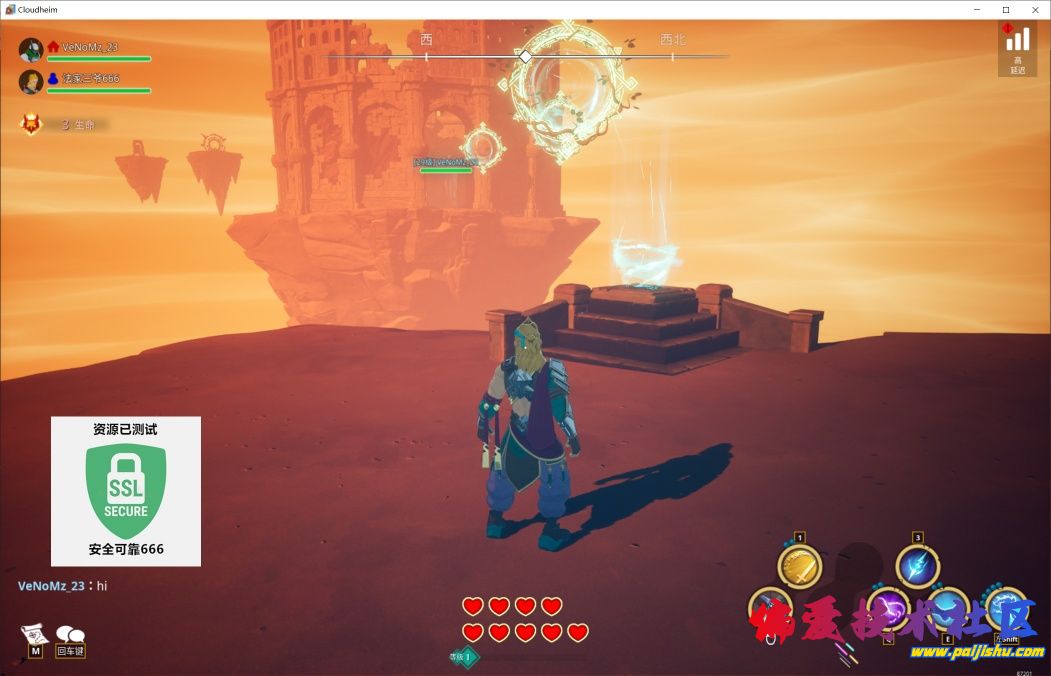Click the network latency signal icon

tap(1017, 39)
